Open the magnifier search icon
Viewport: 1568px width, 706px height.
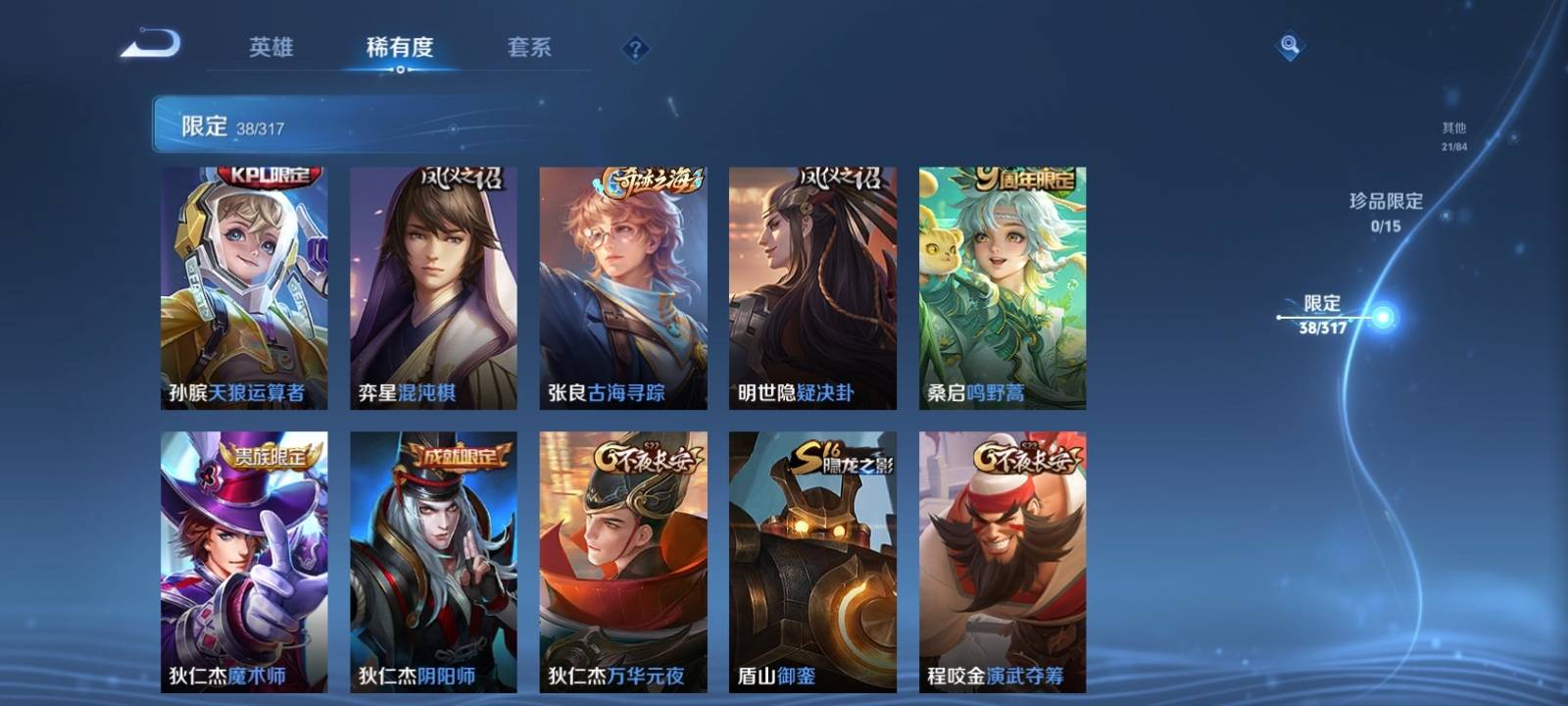(1290, 45)
